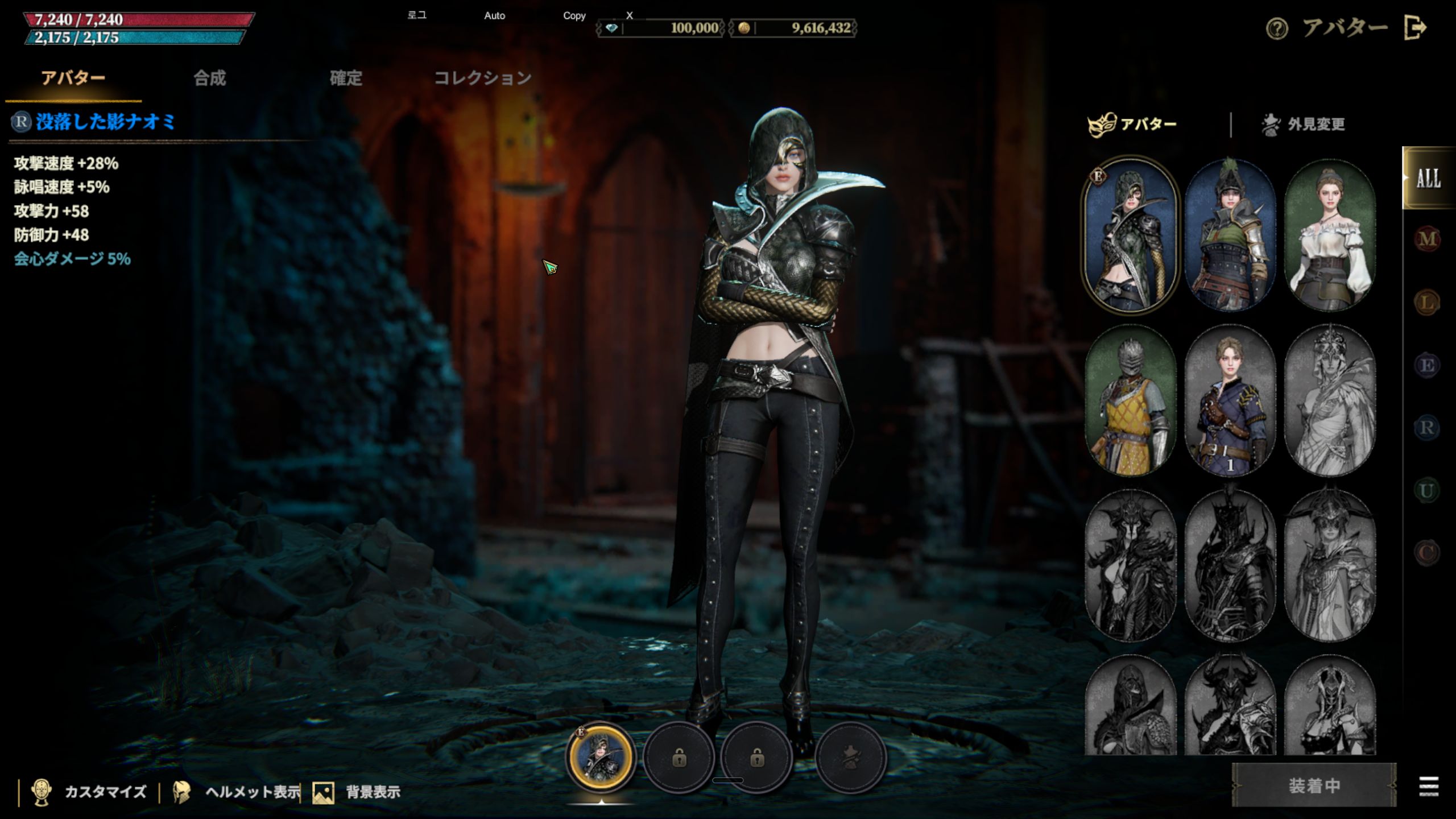This screenshot has width=1456, height=819.
Task: Toggle ヘルメット表示 helmet display
Action: tap(238, 792)
